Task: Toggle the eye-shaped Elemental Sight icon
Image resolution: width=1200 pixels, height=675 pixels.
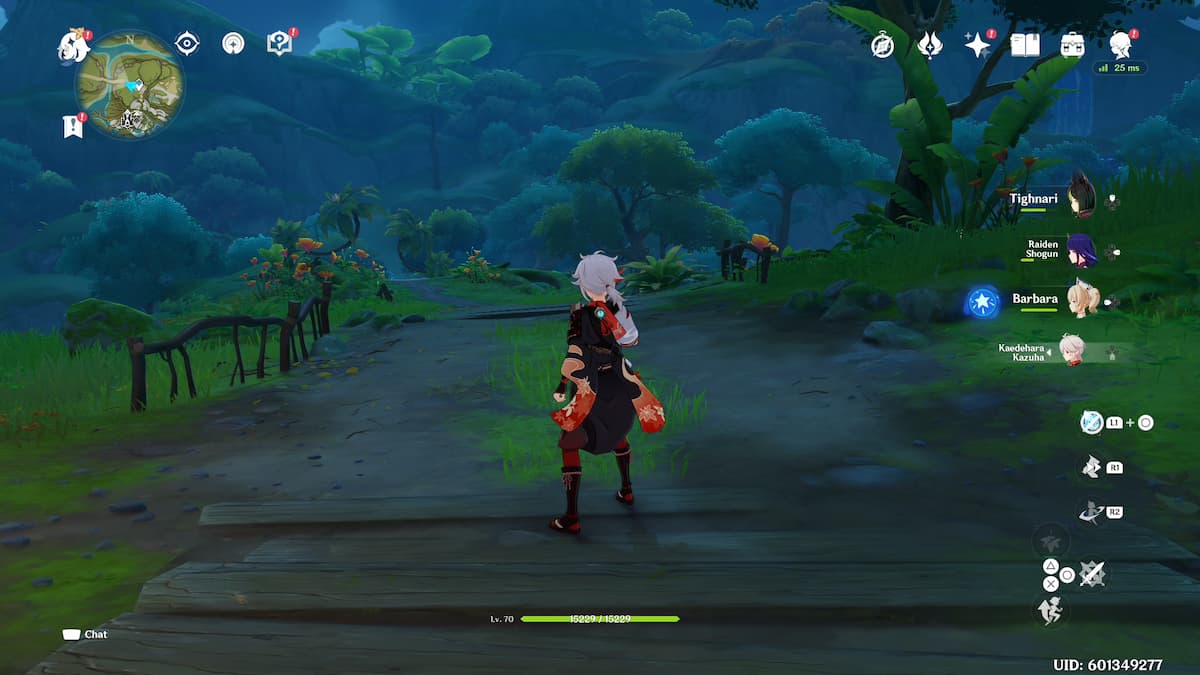Action: (x=187, y=43)
